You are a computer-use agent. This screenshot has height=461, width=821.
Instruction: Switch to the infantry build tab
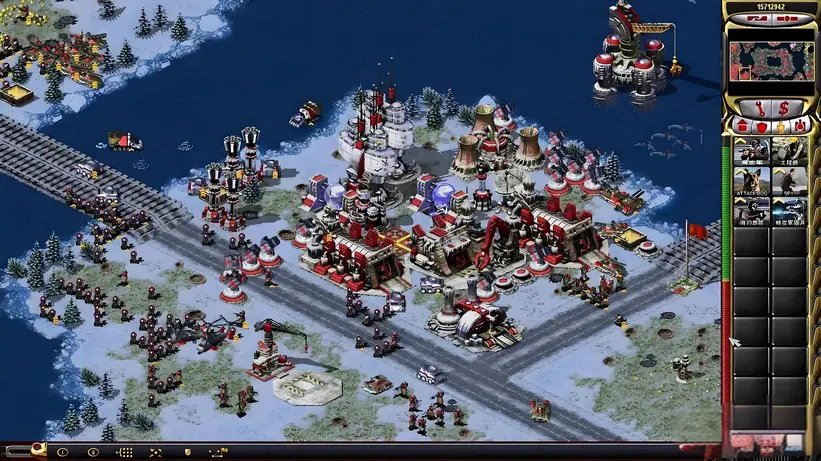780,126
